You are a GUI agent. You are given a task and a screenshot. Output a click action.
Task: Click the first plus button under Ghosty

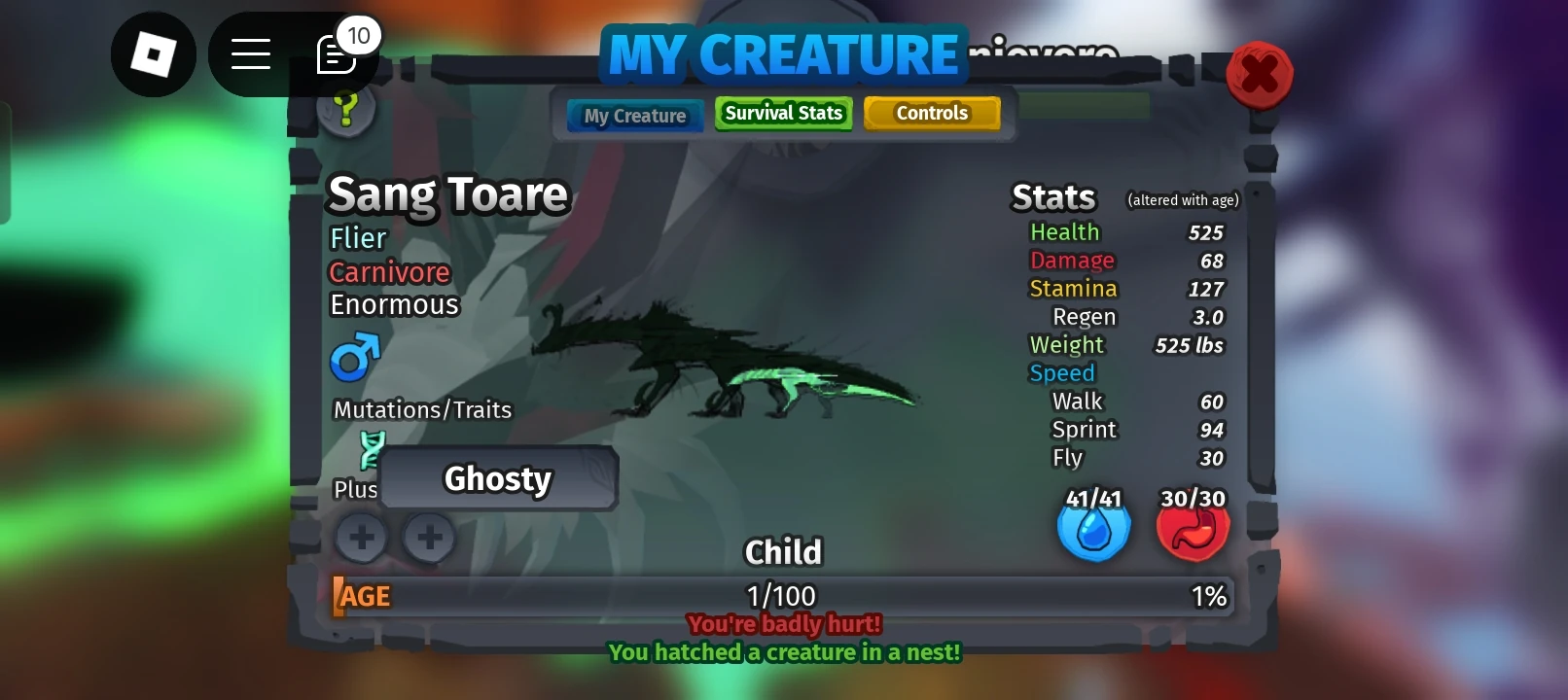361,538
